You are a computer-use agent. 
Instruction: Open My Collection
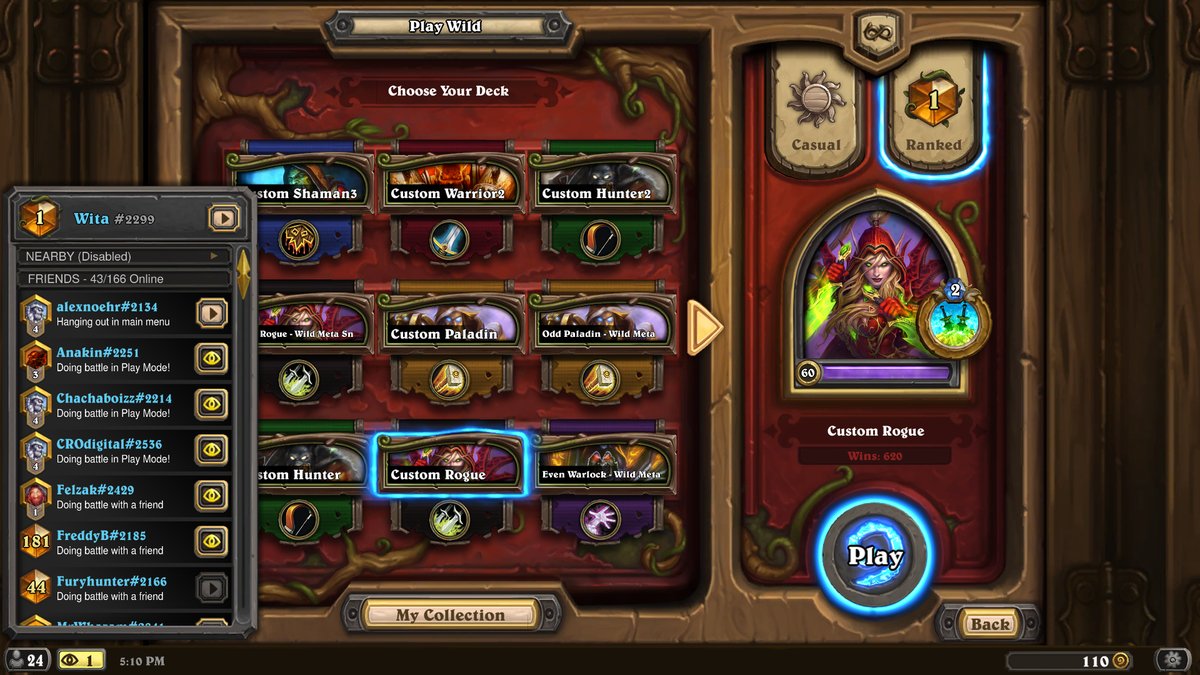point(449,615)
